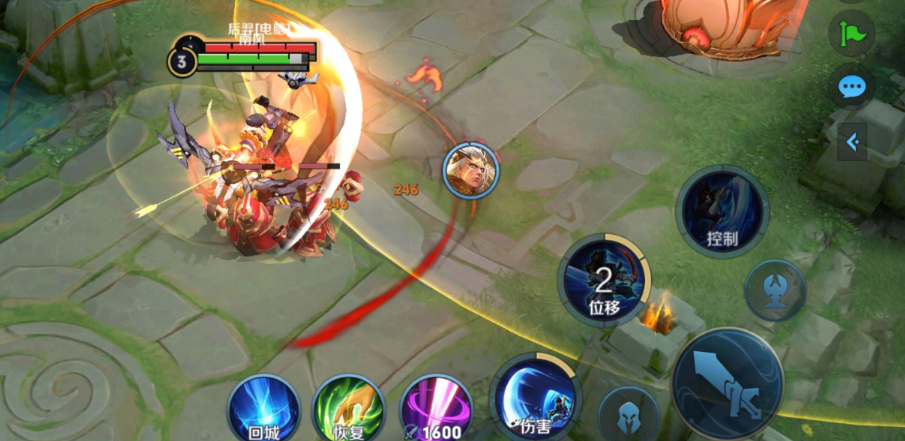This screenshot has width=905, height=441.
Task: Expand the side panel arrow
Action: [852, 142]
